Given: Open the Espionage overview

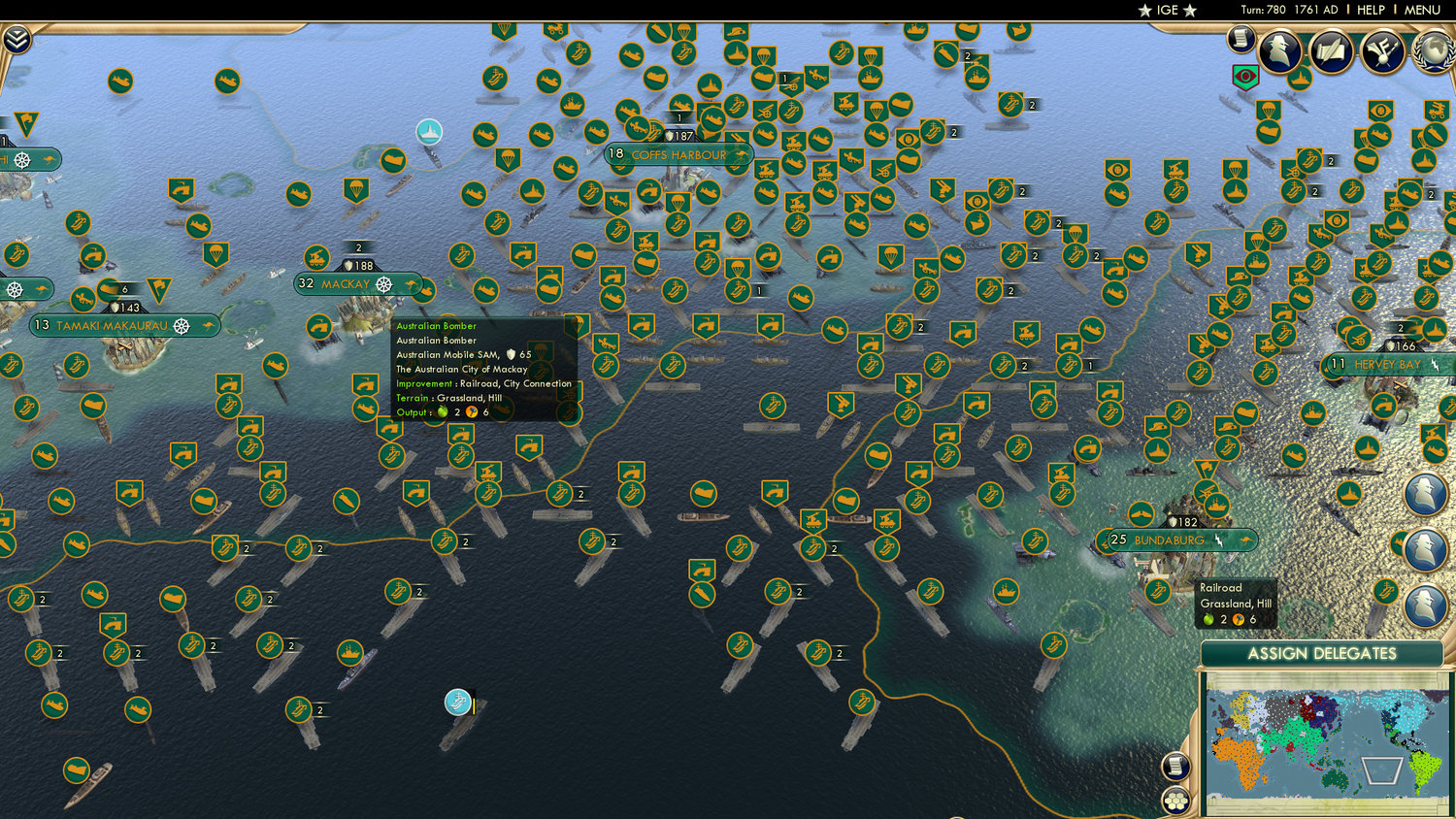Looking at the screenshot, I should point(1281,50).
